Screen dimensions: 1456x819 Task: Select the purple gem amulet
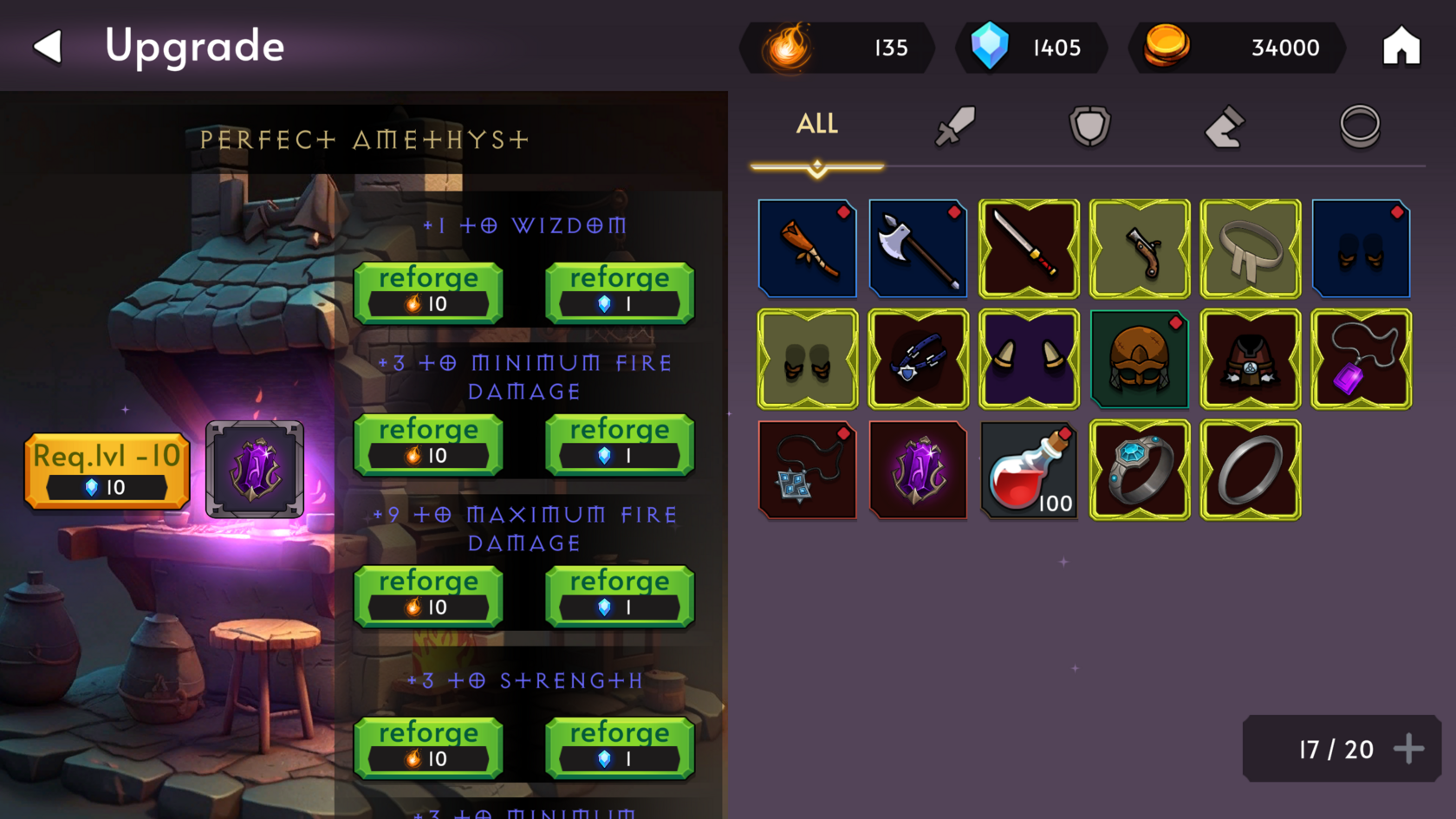coord(1362,360)
